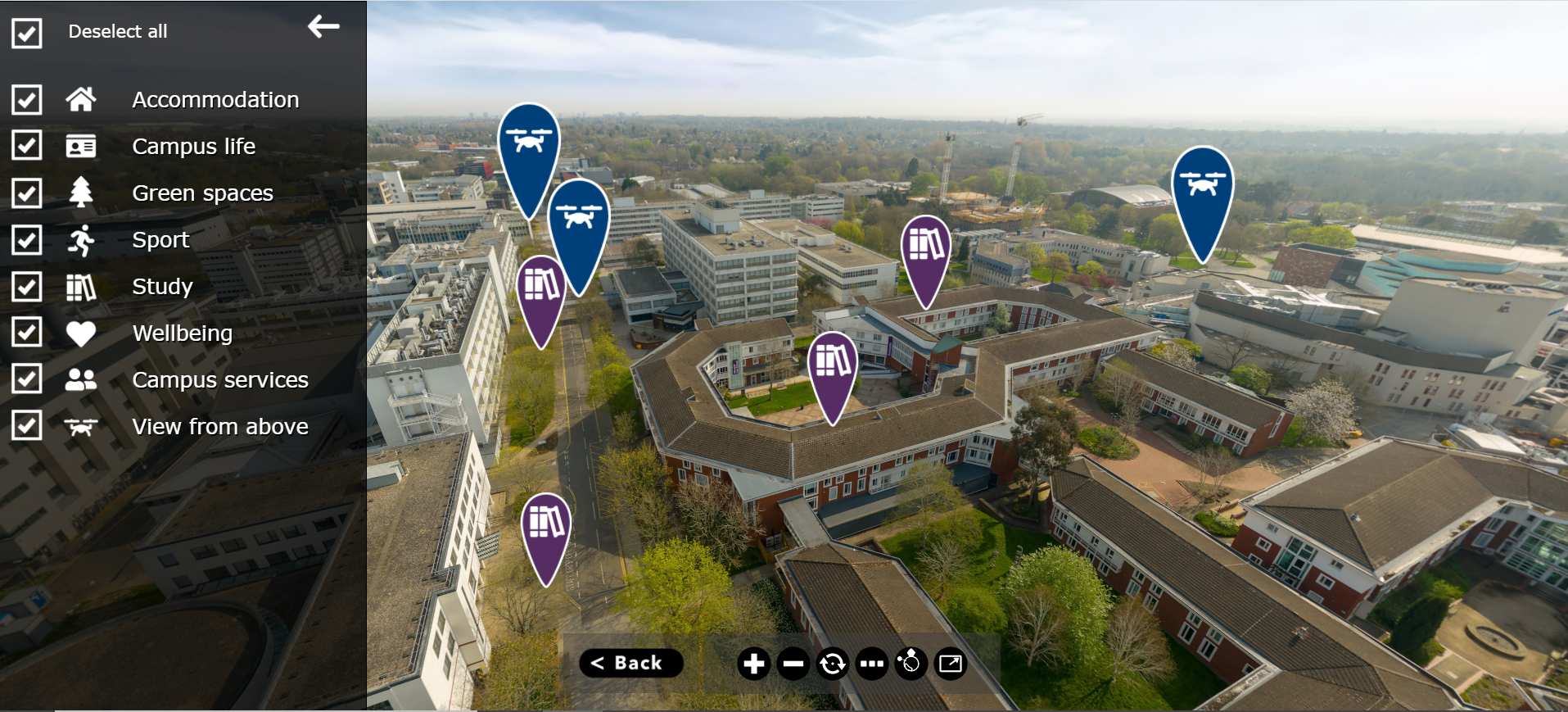Viewport: 1568px width, 712px height.
Task: Go back using the Back button
Action: pos(630,663)
